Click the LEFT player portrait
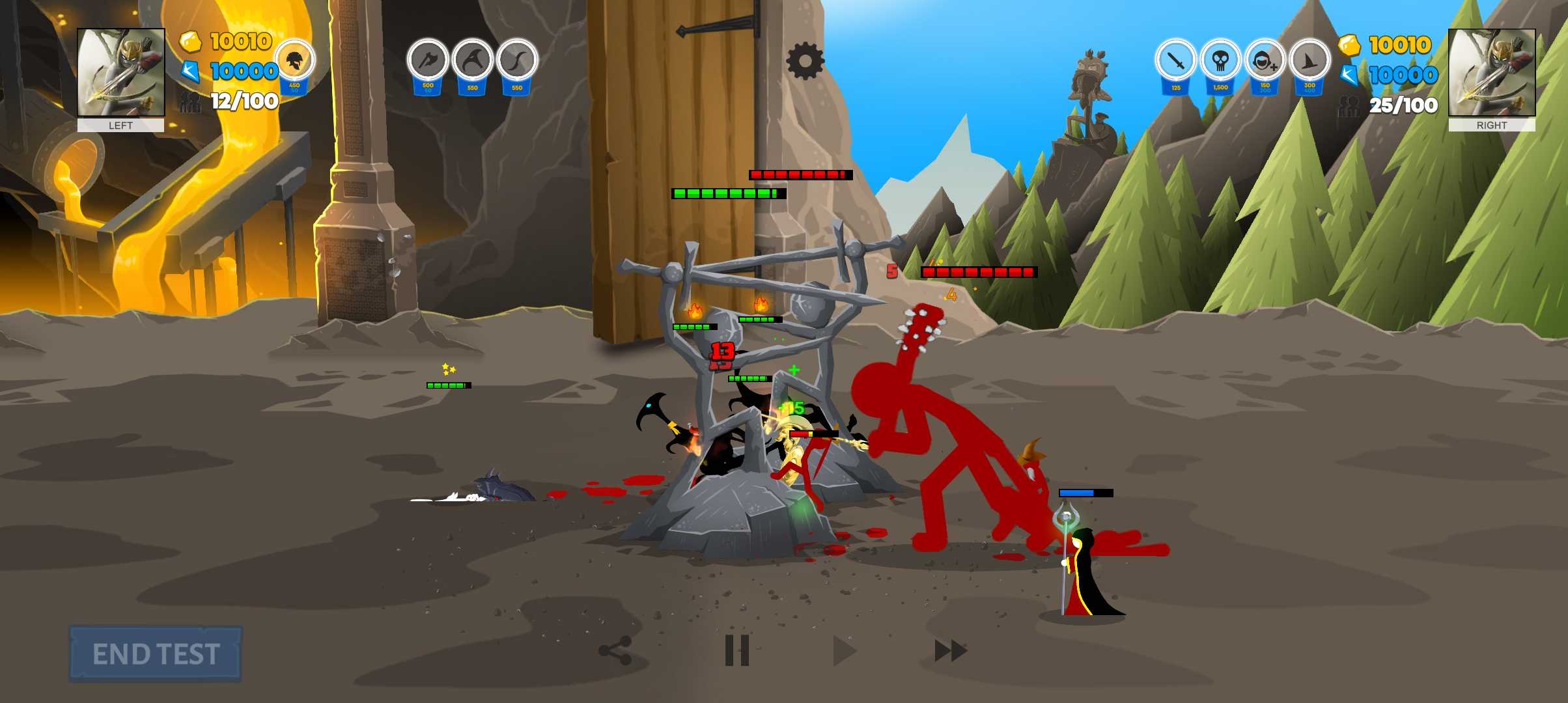 (121, 73)
